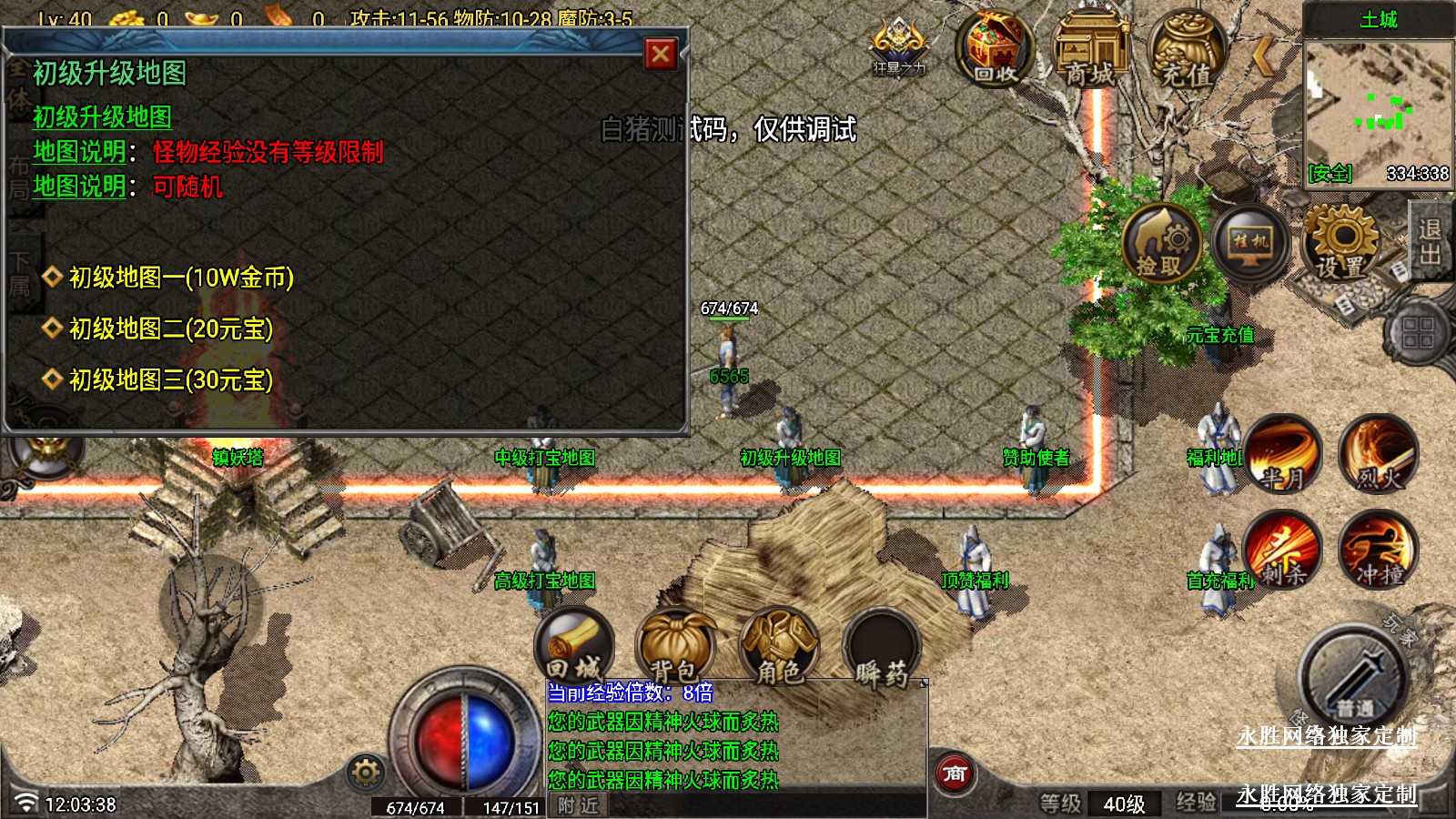Tap the 拾取 pickup button

point(1161,243)
